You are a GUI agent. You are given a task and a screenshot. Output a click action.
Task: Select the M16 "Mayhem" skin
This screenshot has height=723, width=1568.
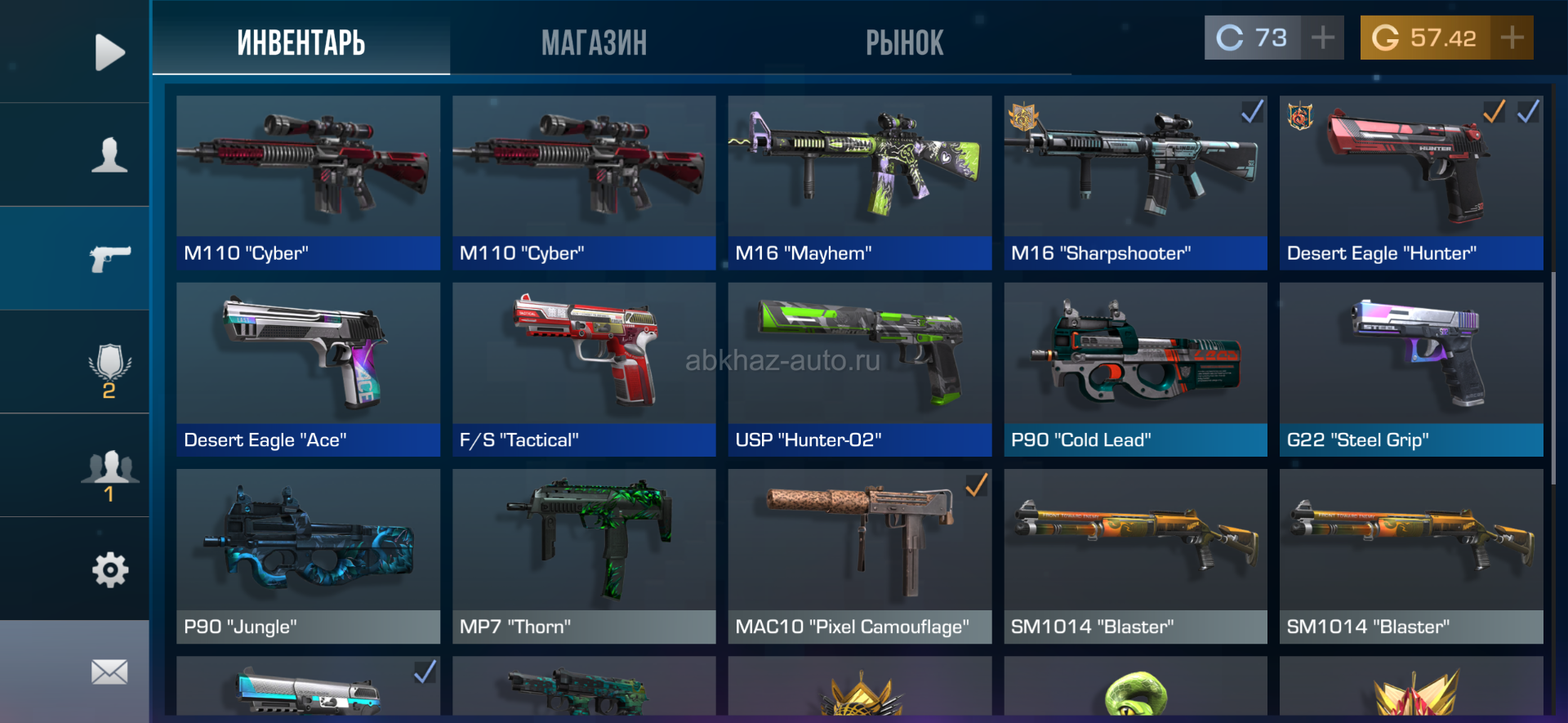(859, 181)
